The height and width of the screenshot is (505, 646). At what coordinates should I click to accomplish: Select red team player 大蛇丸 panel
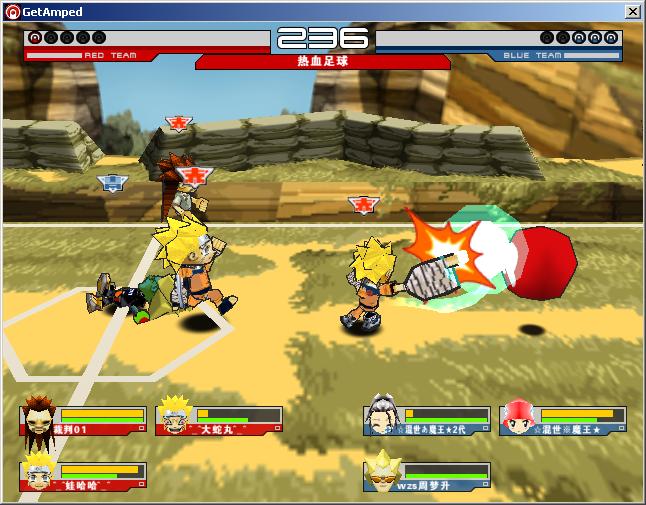coord(219,420)
